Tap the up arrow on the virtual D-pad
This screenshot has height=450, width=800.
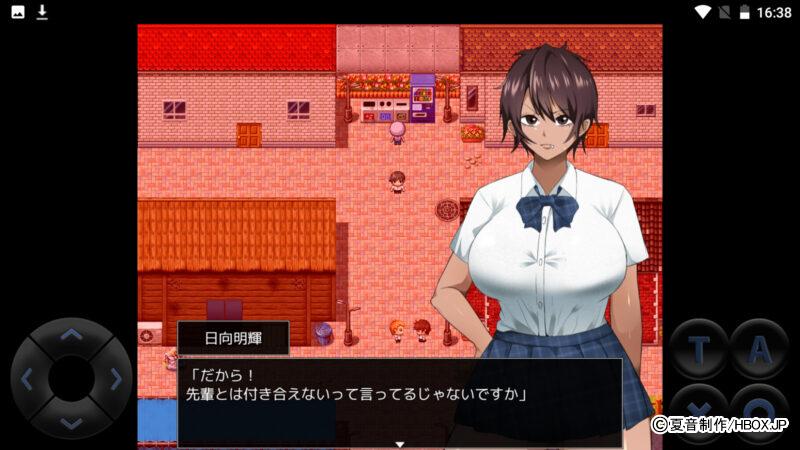(x=71, y=335)
